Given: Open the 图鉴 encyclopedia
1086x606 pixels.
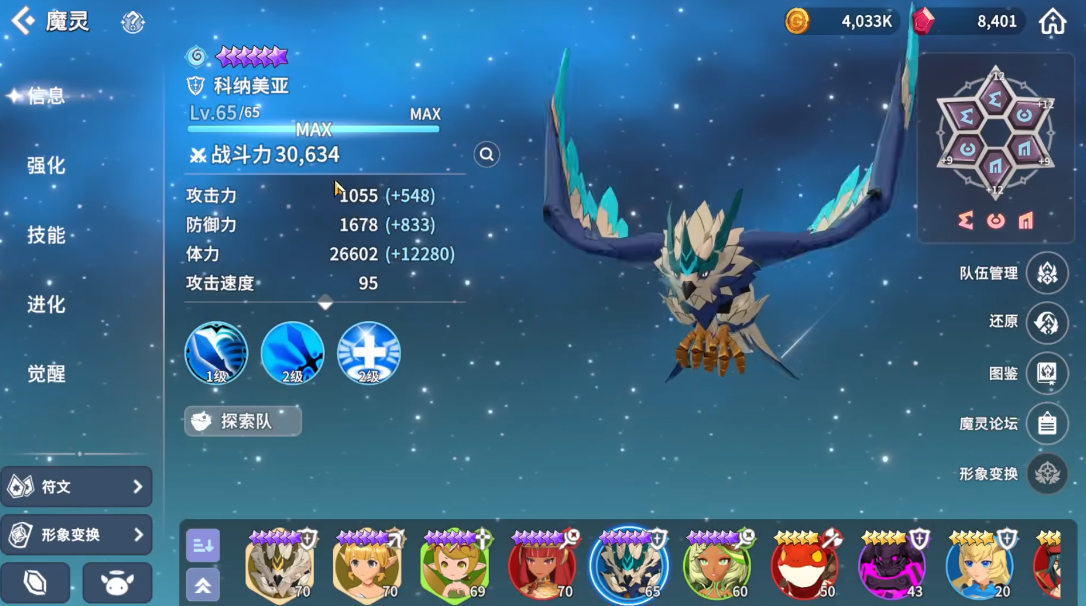Looking at the screenshot, I should coord(1047,373).
